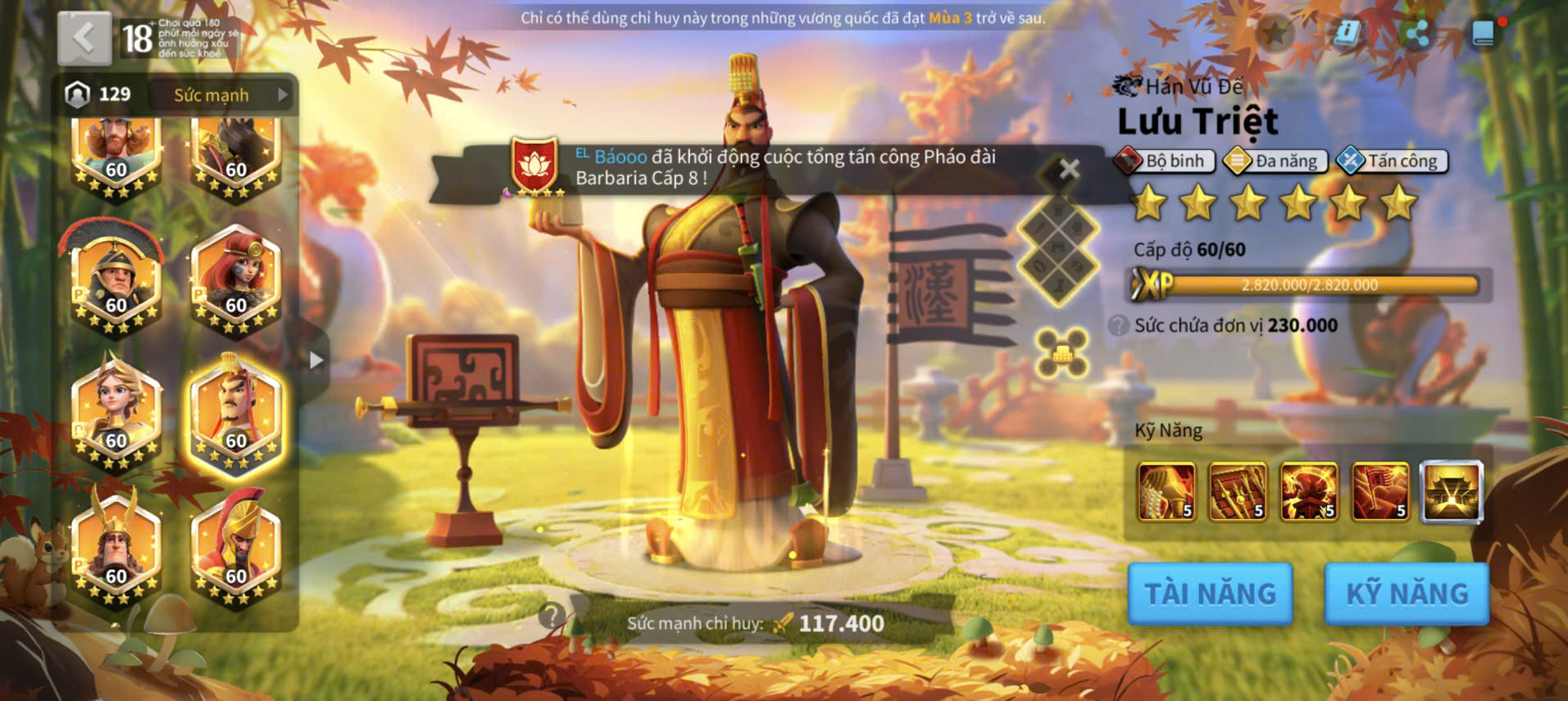Screen dimensions: 1568x701
Task: Close the Barbaria rally notification banner
Action: (x=1069, y=170)
